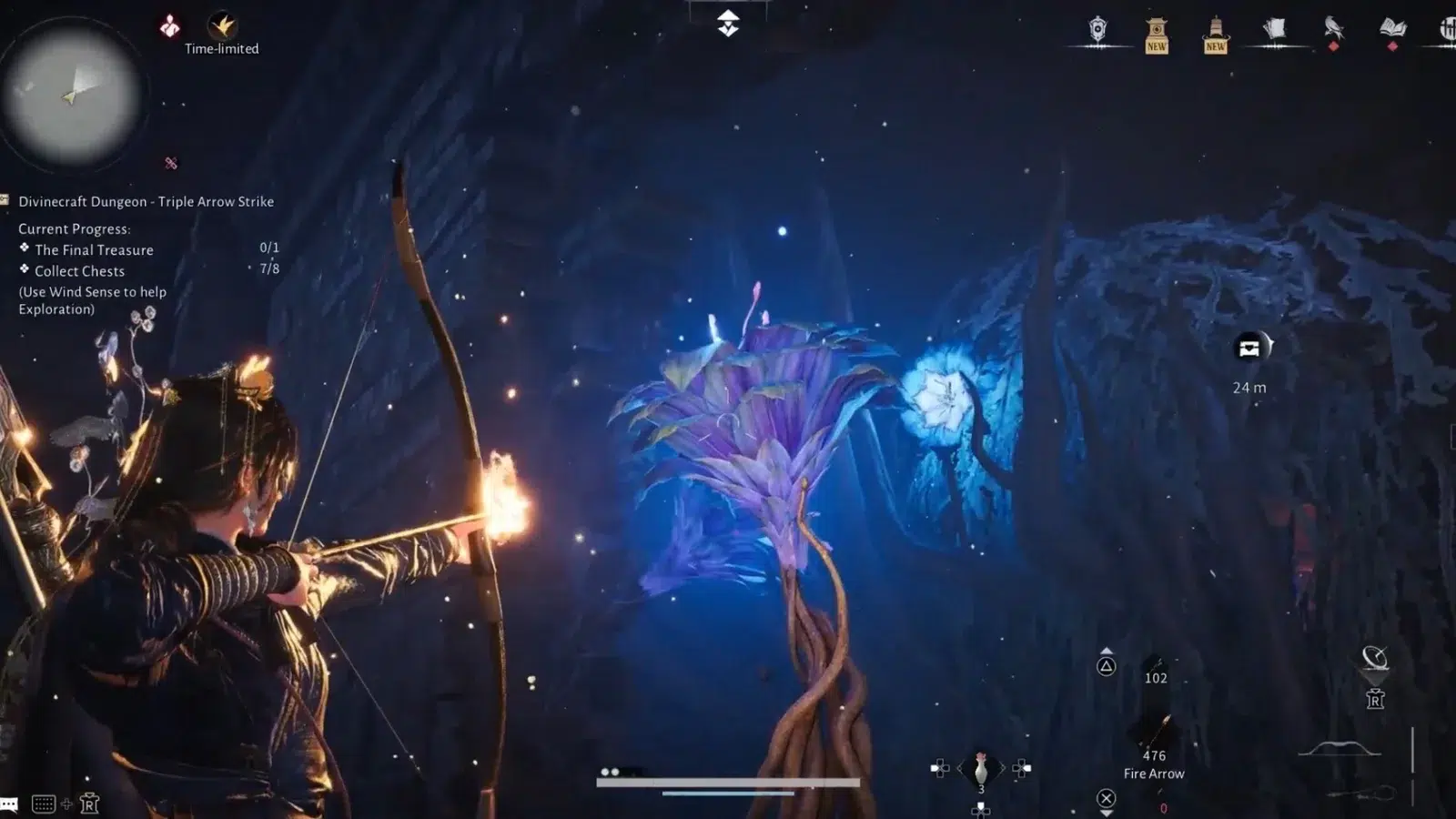Open the pagoda tower icon marked NEW
The width and height of the screenshot is (1456, 819).
point(1216,35)
